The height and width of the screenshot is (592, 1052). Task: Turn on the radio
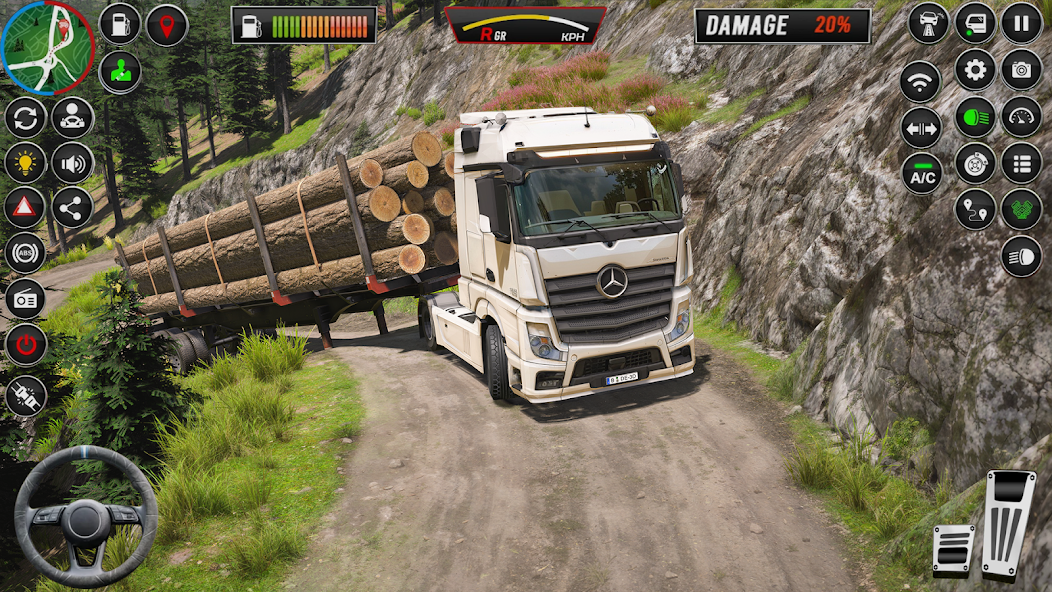click(25, 299)
